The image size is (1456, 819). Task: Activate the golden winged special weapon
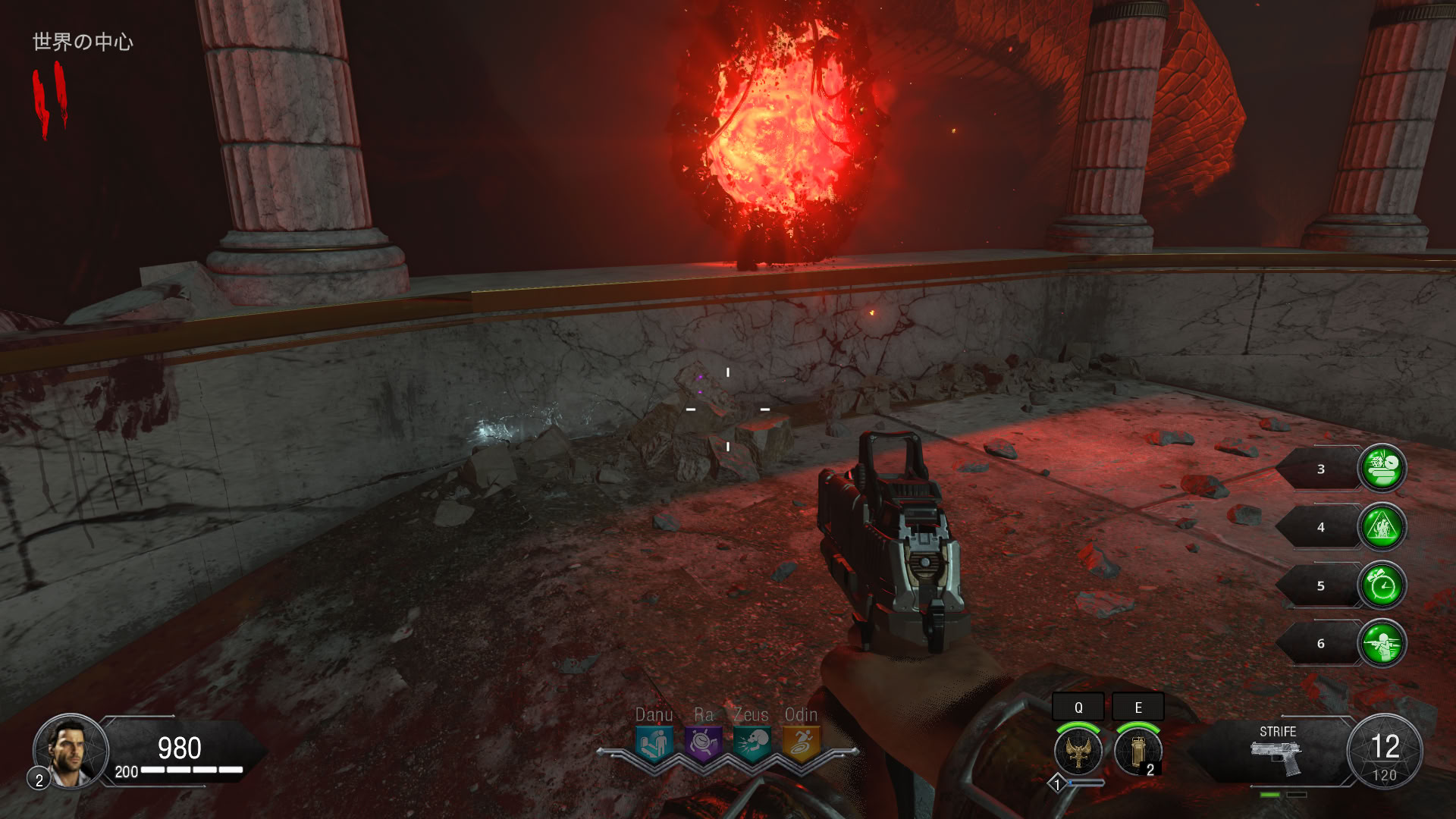pos(1078,752)
